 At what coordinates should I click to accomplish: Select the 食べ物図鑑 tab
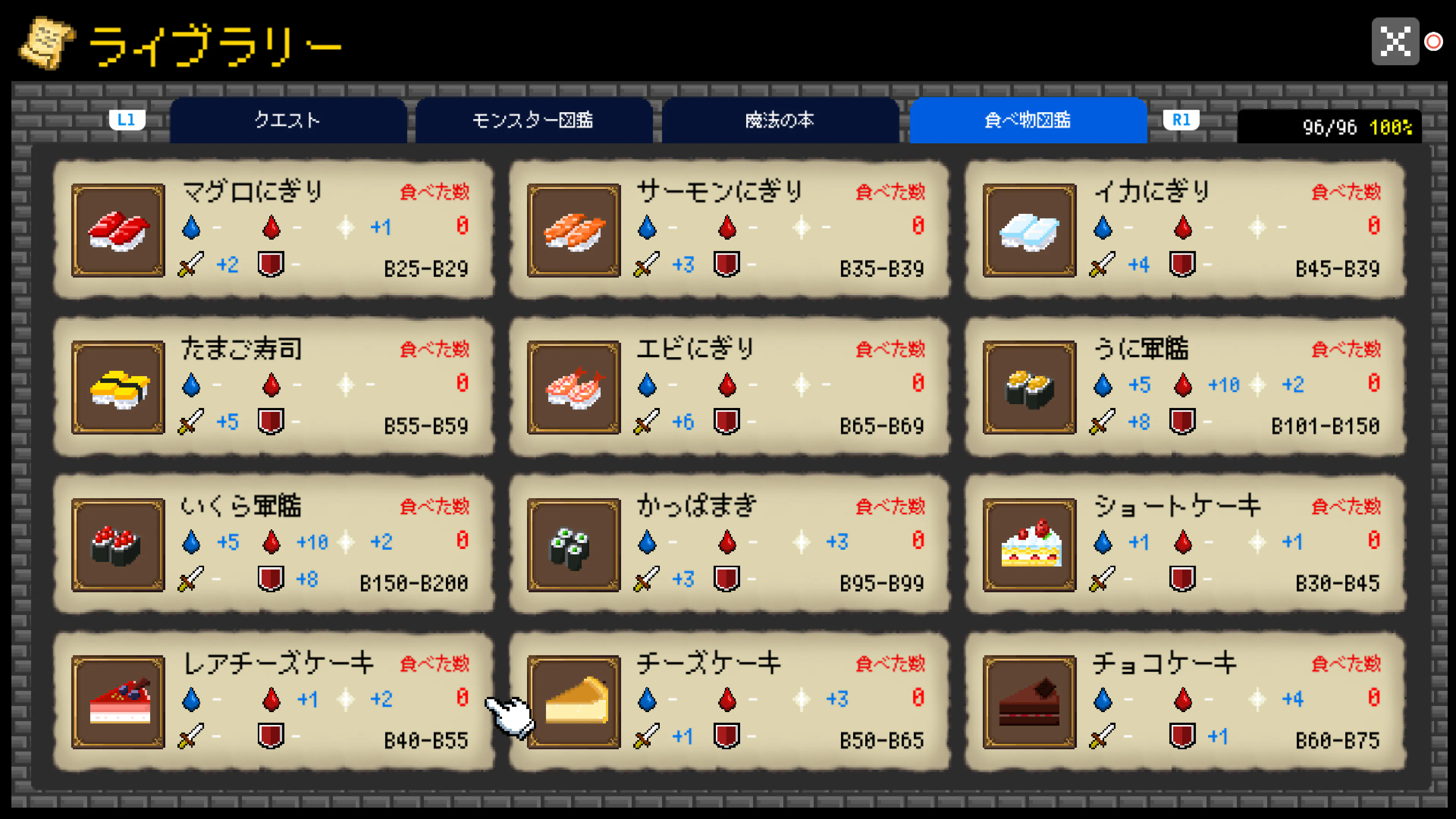point(1028,121)
